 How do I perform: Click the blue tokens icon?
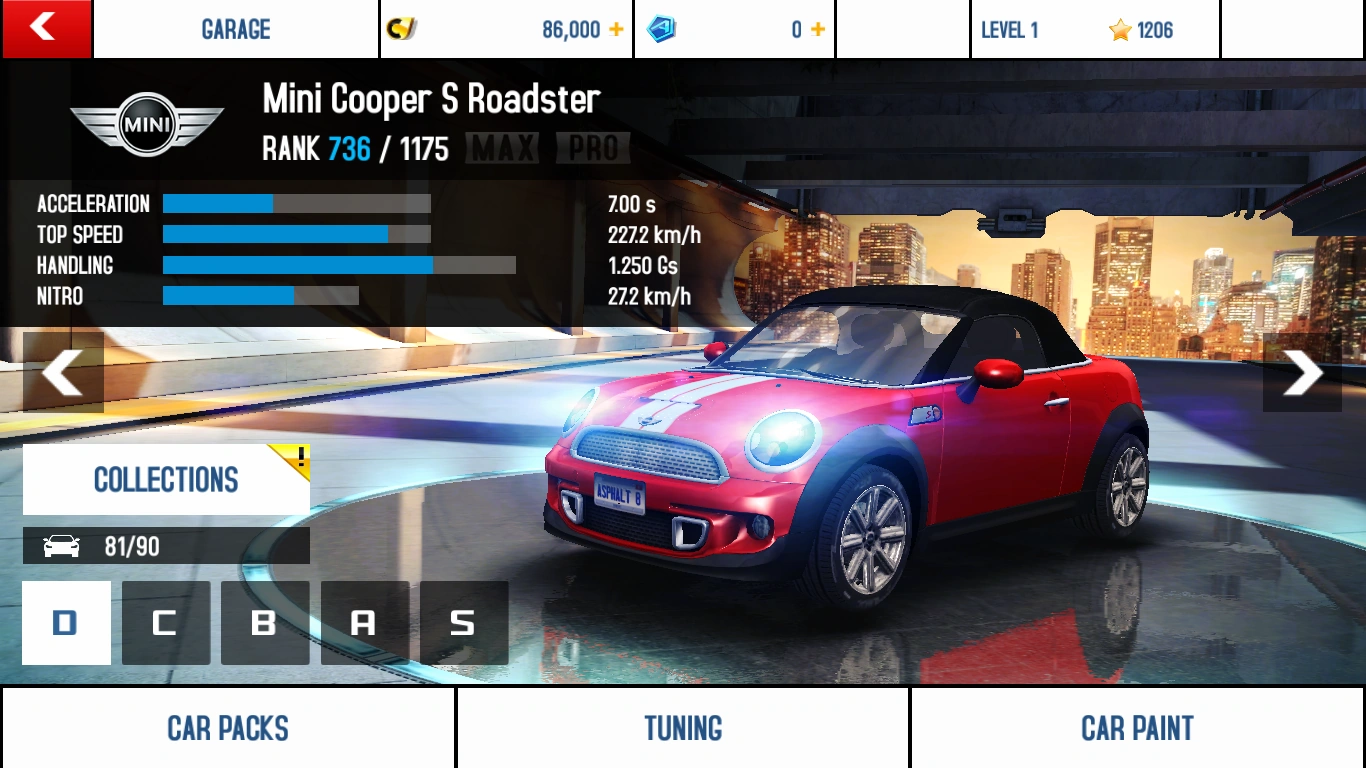pyautogui.click(x=662, y=29)
